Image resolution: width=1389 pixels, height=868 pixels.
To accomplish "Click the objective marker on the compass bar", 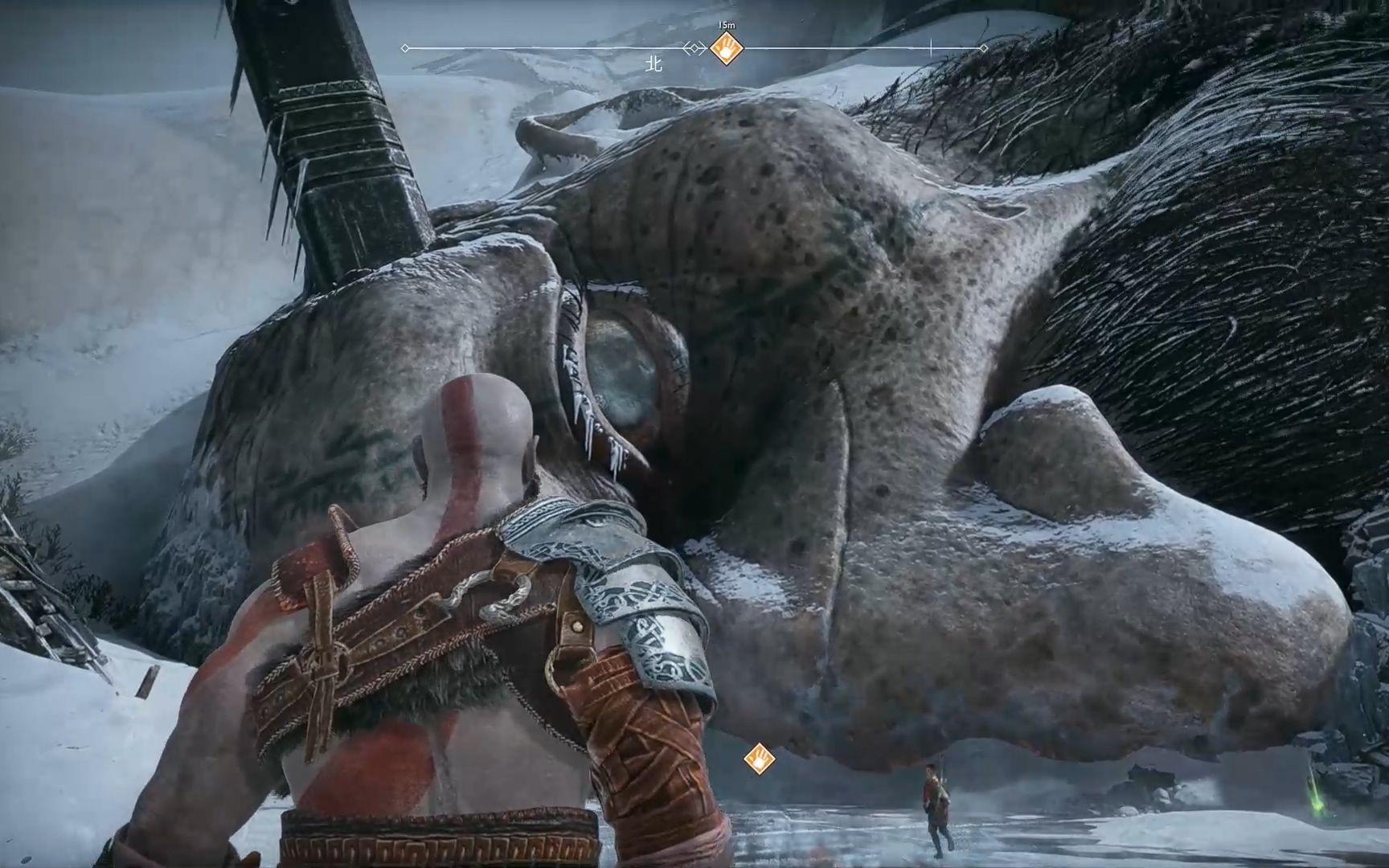I will (726, 49).
